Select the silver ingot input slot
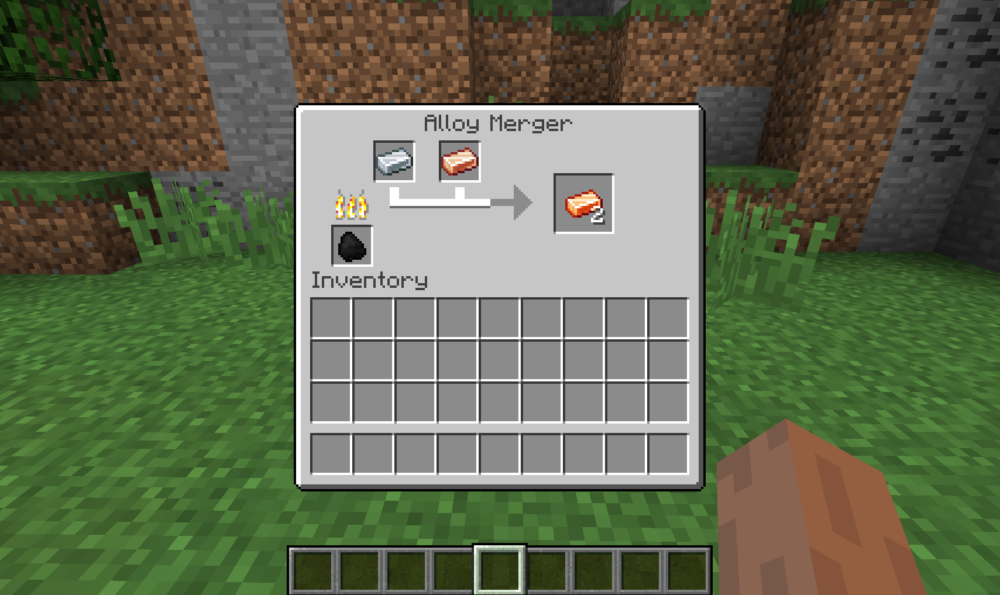This screenshot has width=1000, height=595. [x=394, y=161]
